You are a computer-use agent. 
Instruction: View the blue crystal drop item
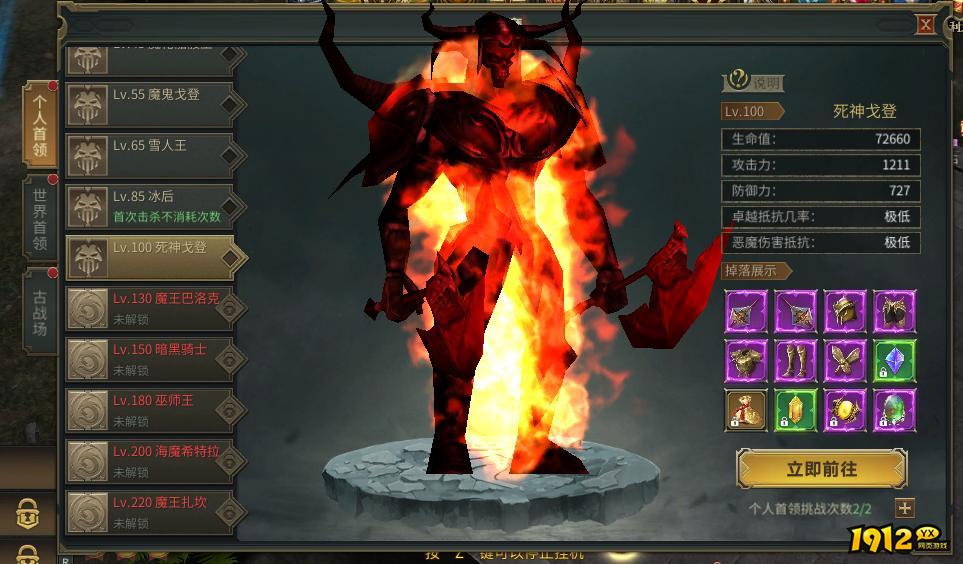point(893,360)
